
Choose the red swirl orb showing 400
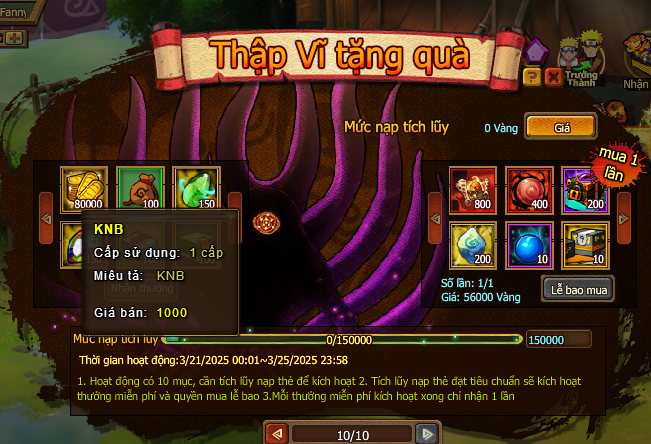528,189
